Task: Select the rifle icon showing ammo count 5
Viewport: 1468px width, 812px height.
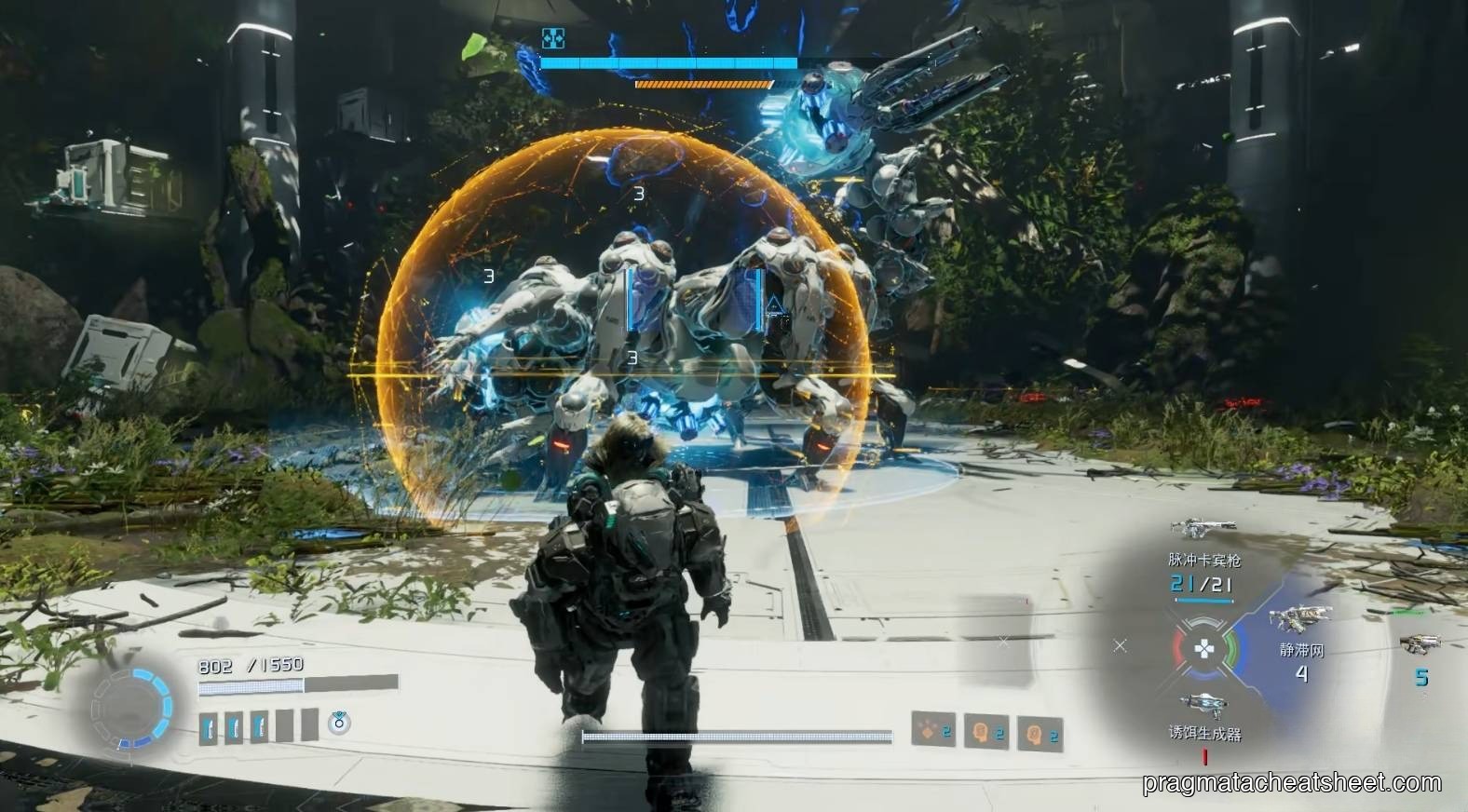Action: click(x=1420, y=644)
